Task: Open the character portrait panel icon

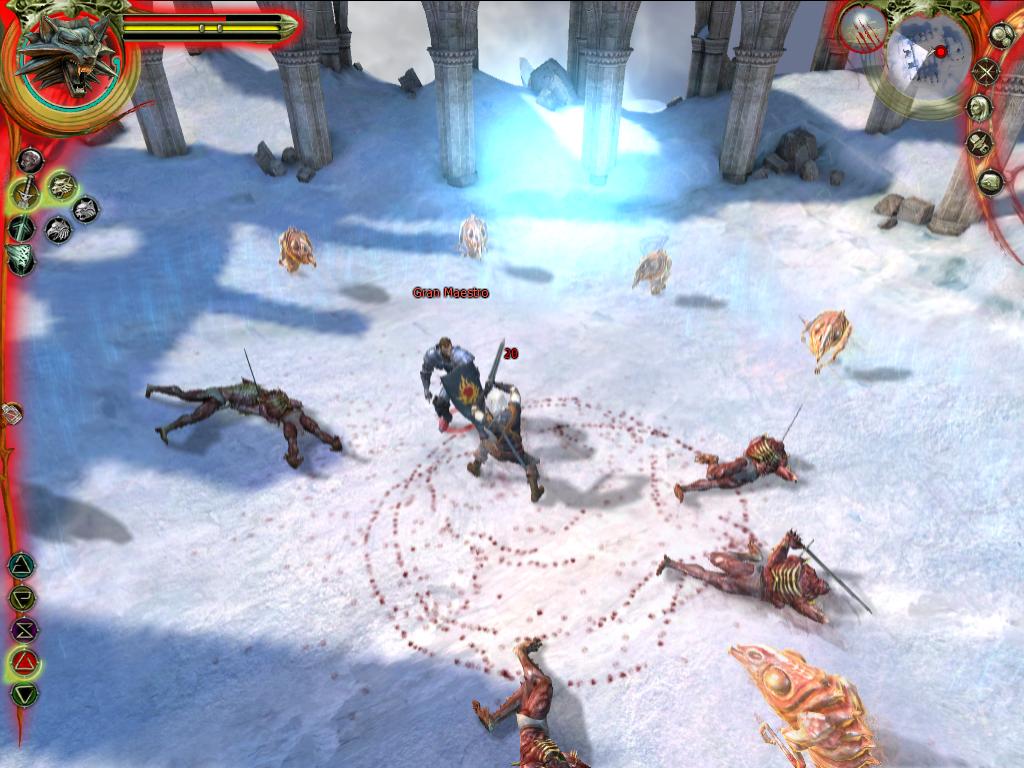Action: click(x=979, y=107)
